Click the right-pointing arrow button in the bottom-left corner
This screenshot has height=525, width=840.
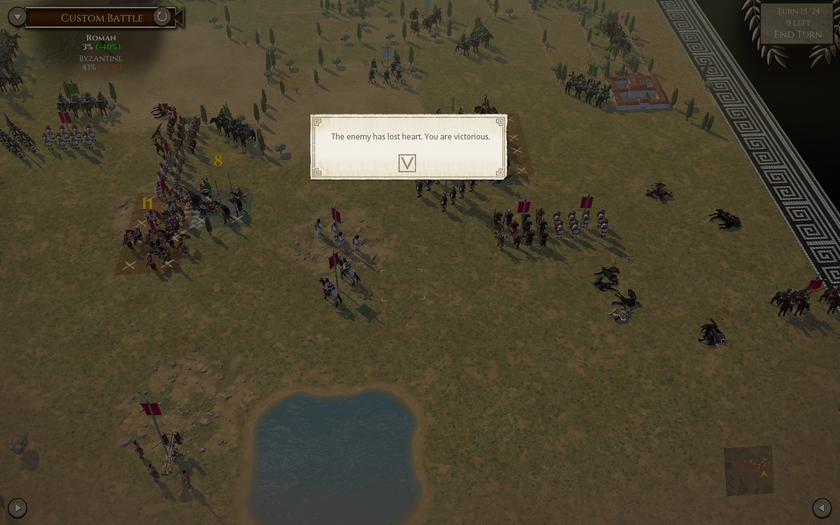(17, 508)
